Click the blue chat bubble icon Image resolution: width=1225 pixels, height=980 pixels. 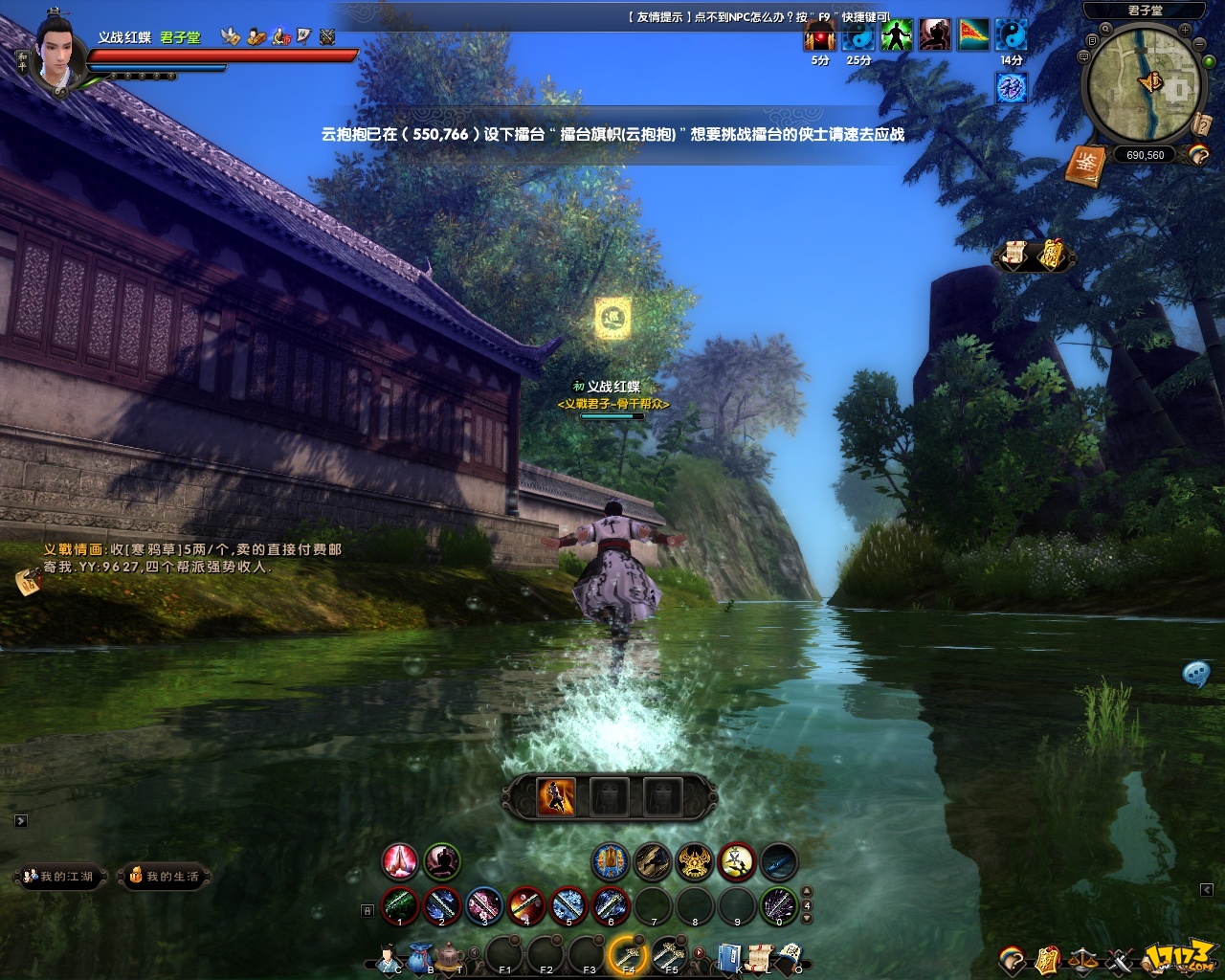[1195, 674]
